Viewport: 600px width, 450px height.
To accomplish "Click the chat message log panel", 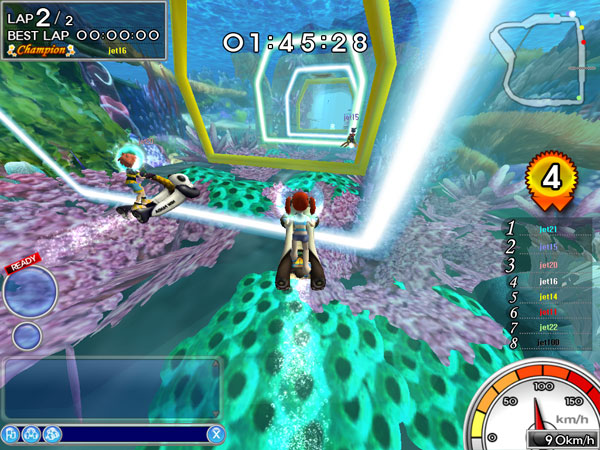I will tap(110, 388).
